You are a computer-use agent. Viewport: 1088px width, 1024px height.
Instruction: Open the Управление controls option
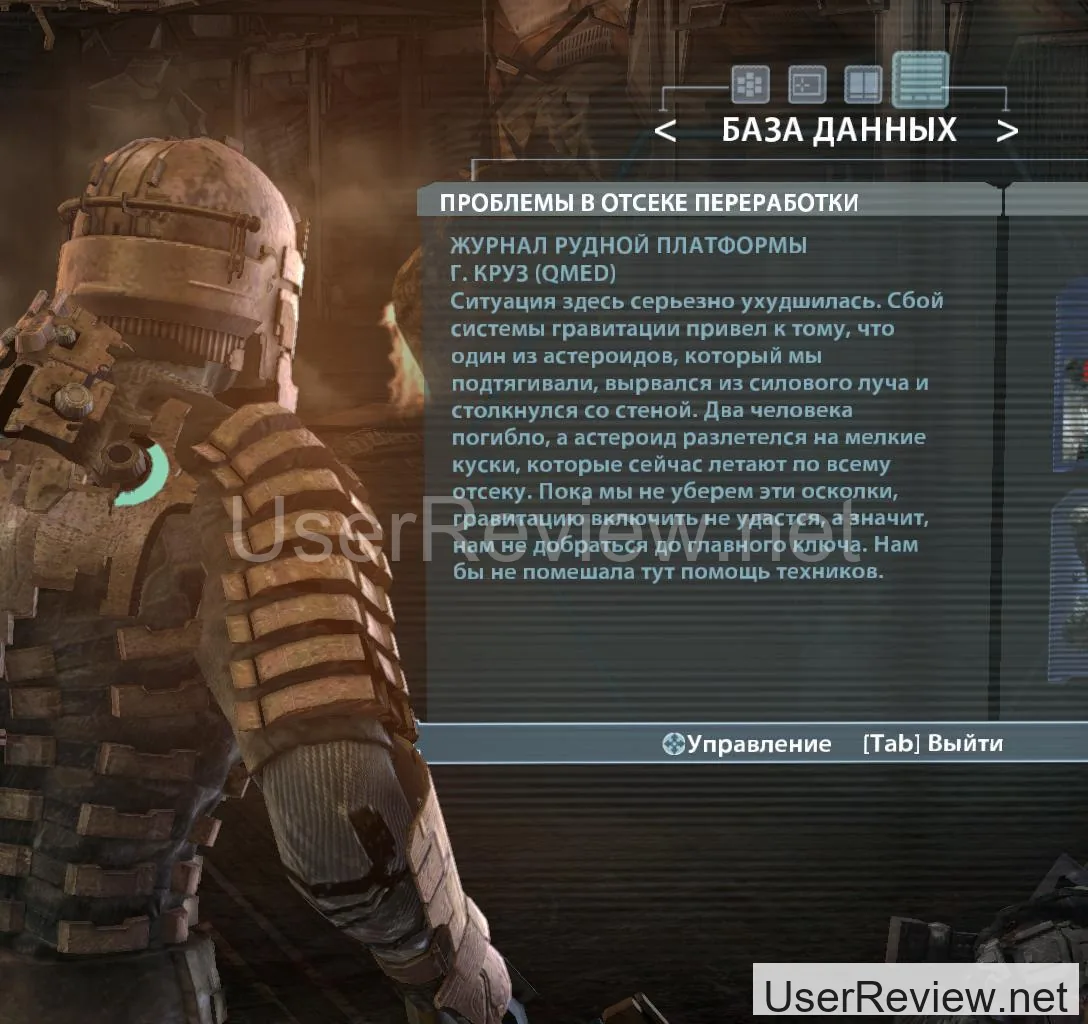click(x=747, y=744)
